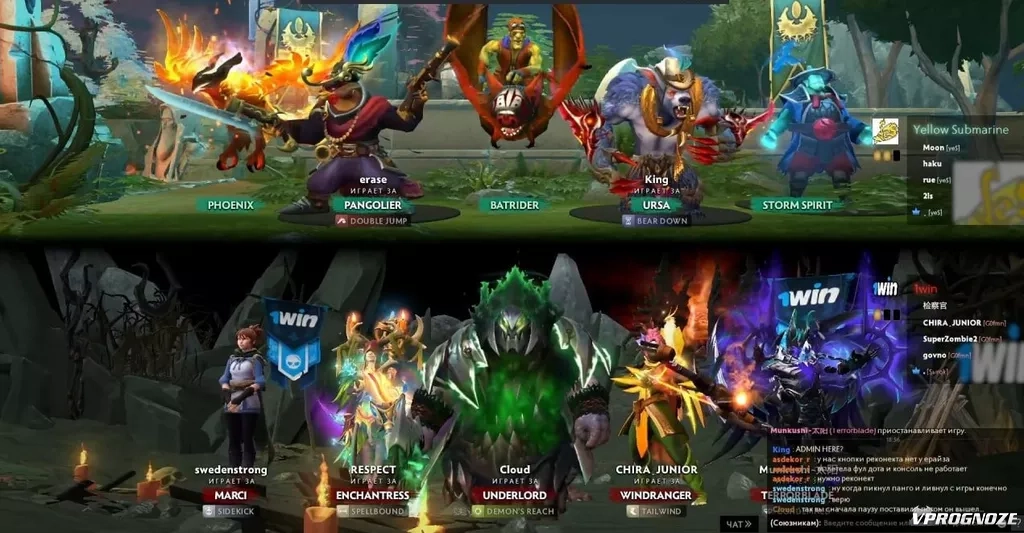Select the Marci hero nameplate
The image size is (1024, 533).
(x=231, y=495)
